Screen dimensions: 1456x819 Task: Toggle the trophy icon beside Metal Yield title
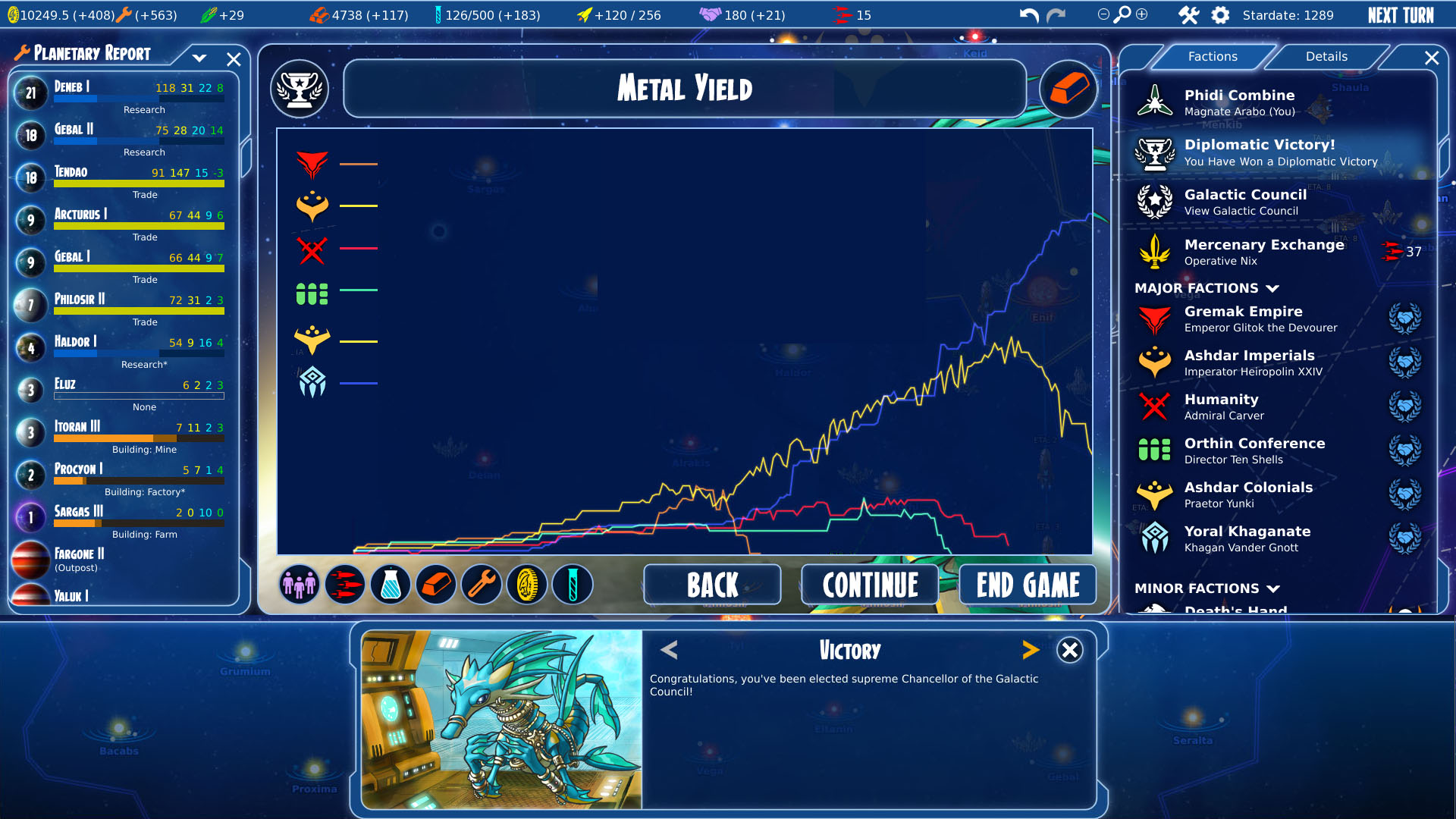pyautogui.click(x=299, y=89)
